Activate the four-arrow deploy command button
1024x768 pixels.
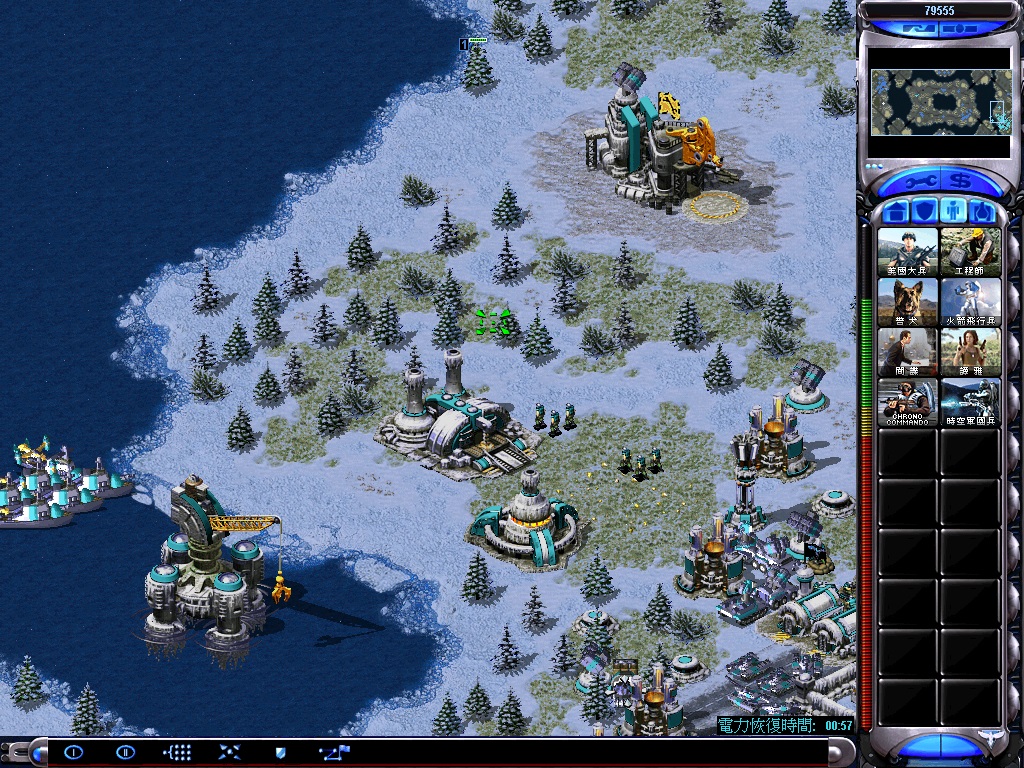coord(229,752)
